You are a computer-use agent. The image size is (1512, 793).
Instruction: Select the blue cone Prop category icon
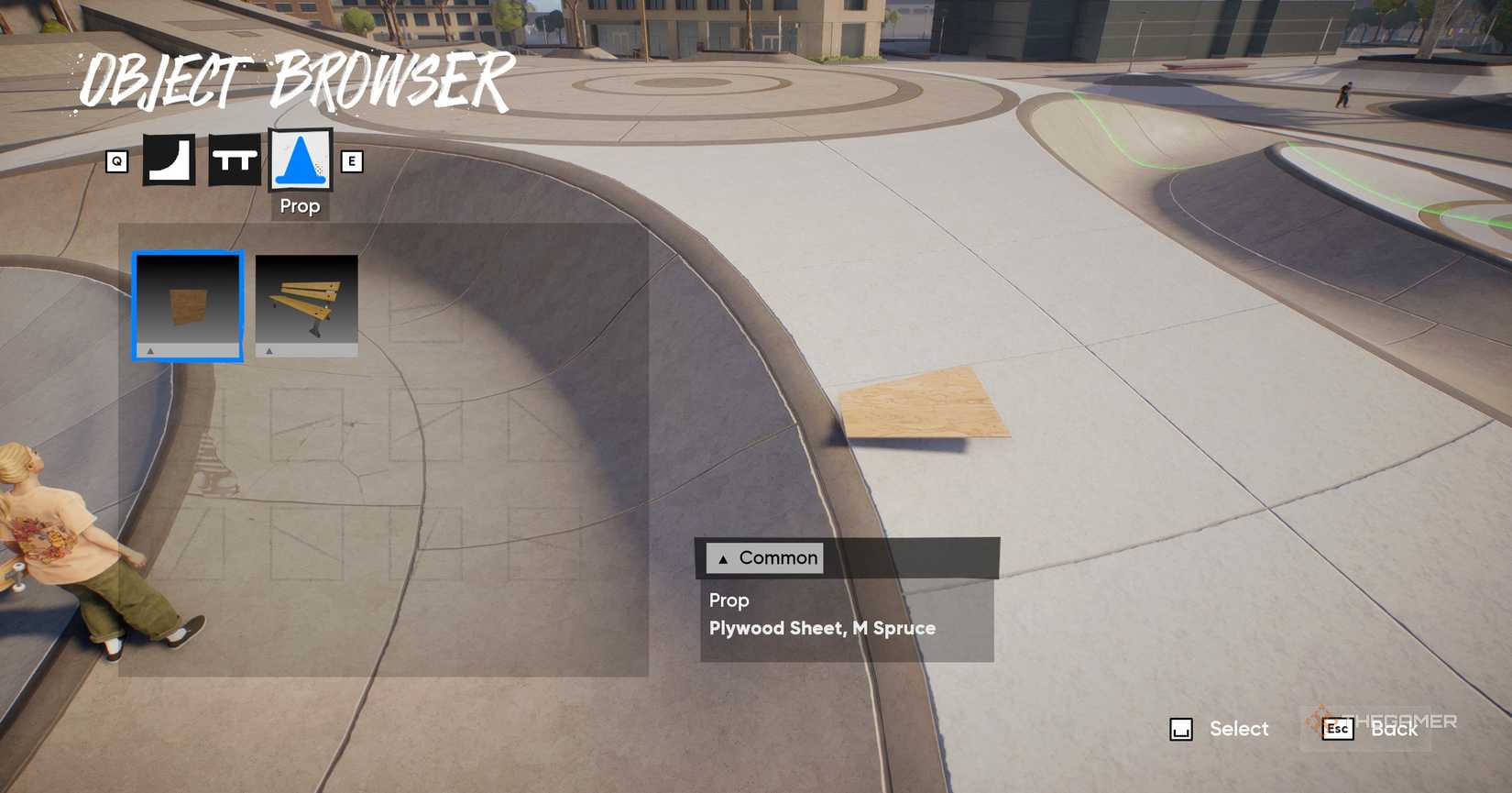[x=299, y=160]
